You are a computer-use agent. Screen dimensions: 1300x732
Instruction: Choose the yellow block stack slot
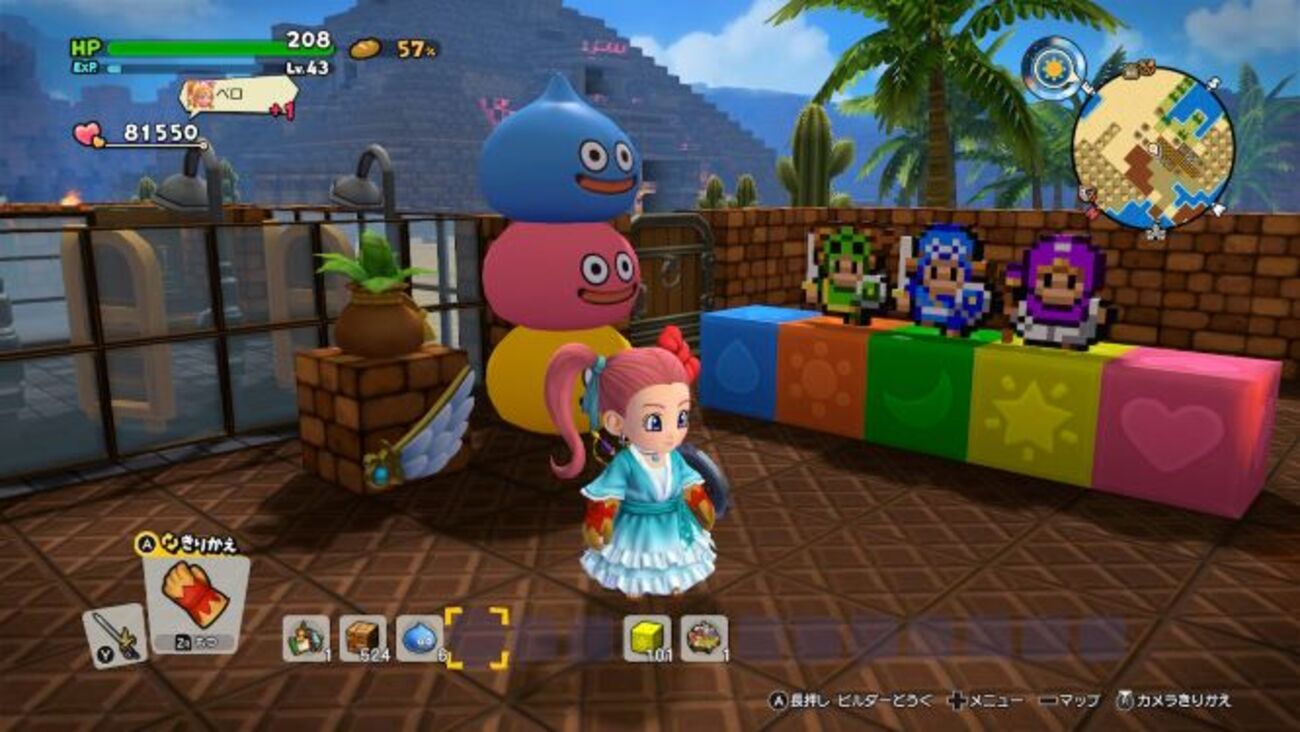(x=647, y=637)
